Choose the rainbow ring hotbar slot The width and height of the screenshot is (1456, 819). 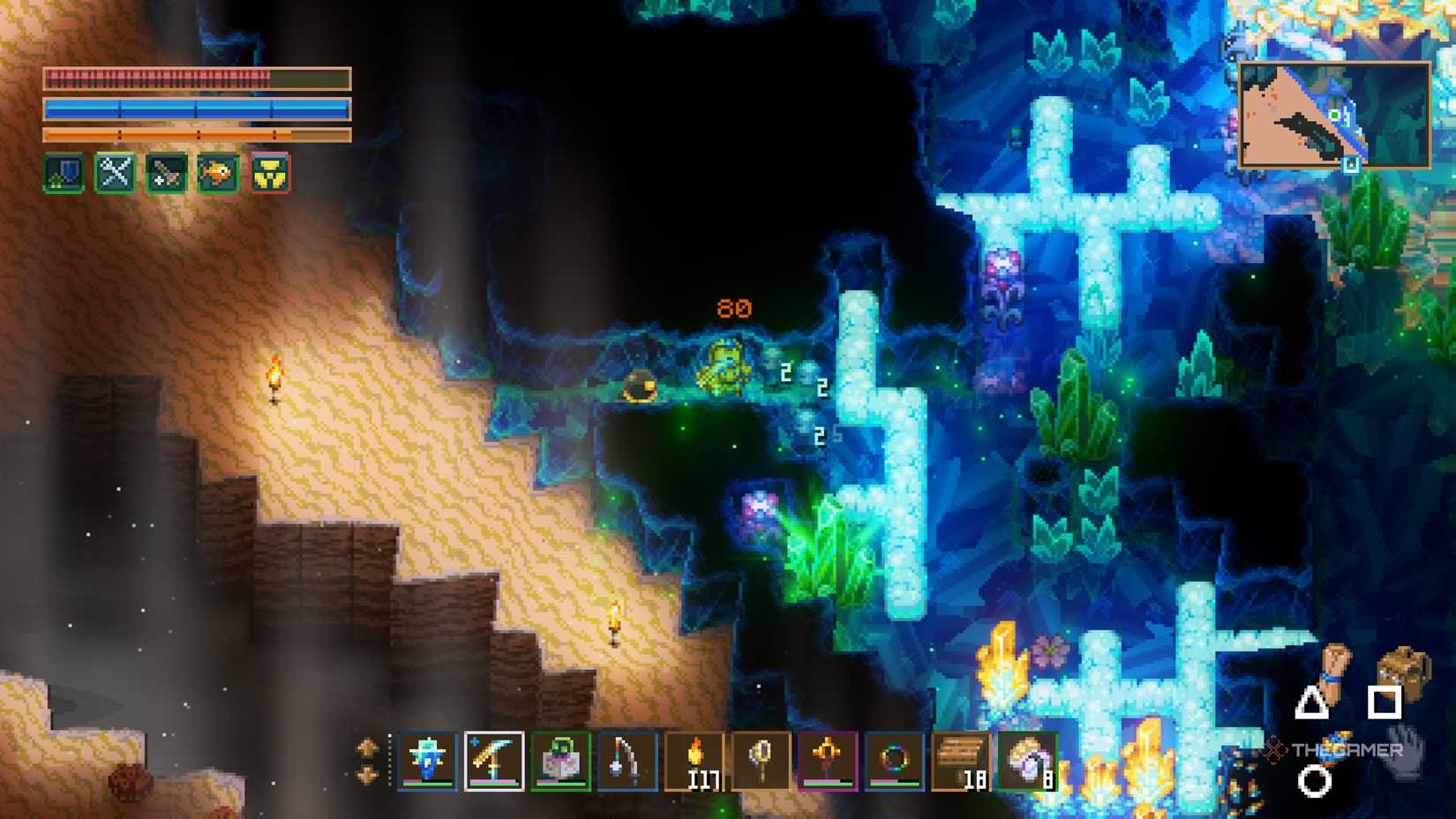[x=894, y=760]
